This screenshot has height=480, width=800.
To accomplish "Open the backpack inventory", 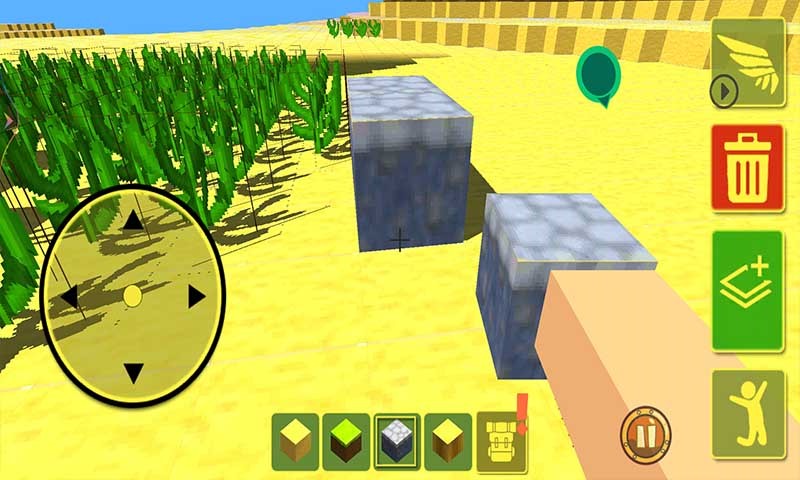I will [501, 440].
